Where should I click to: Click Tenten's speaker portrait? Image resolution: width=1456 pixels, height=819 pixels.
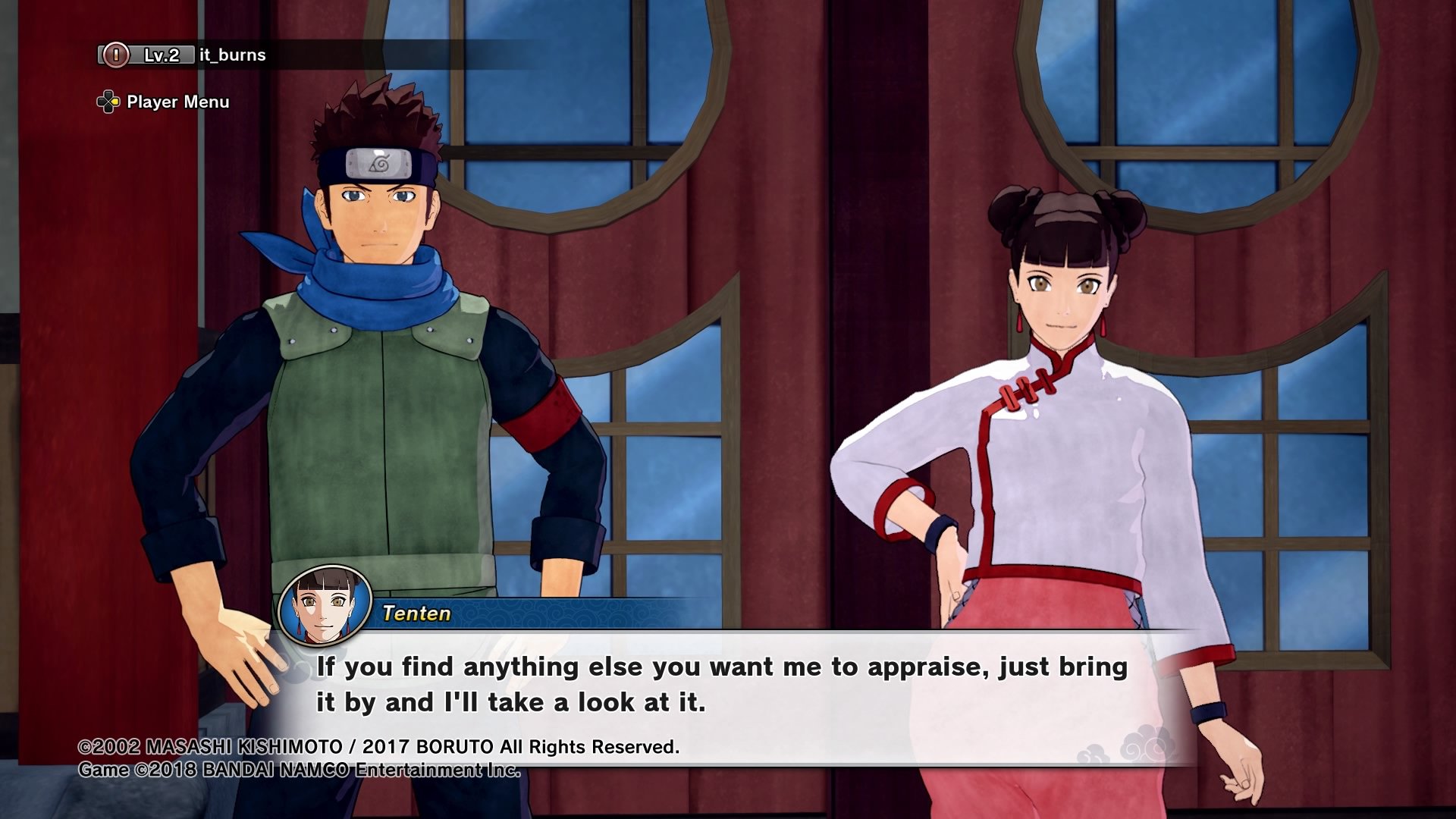[325, 606]
